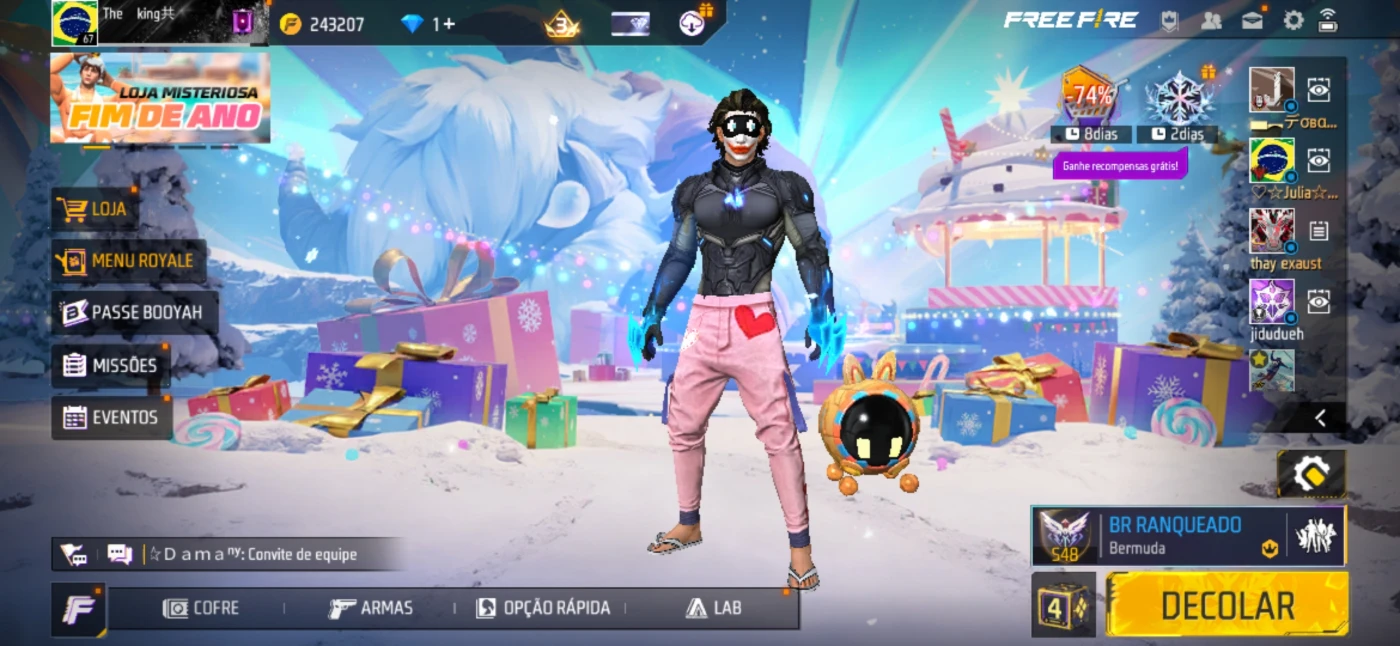This screenshot has width=1400, height=646.
Task: Open the Lab section
Action: click(x=714, y=608)
